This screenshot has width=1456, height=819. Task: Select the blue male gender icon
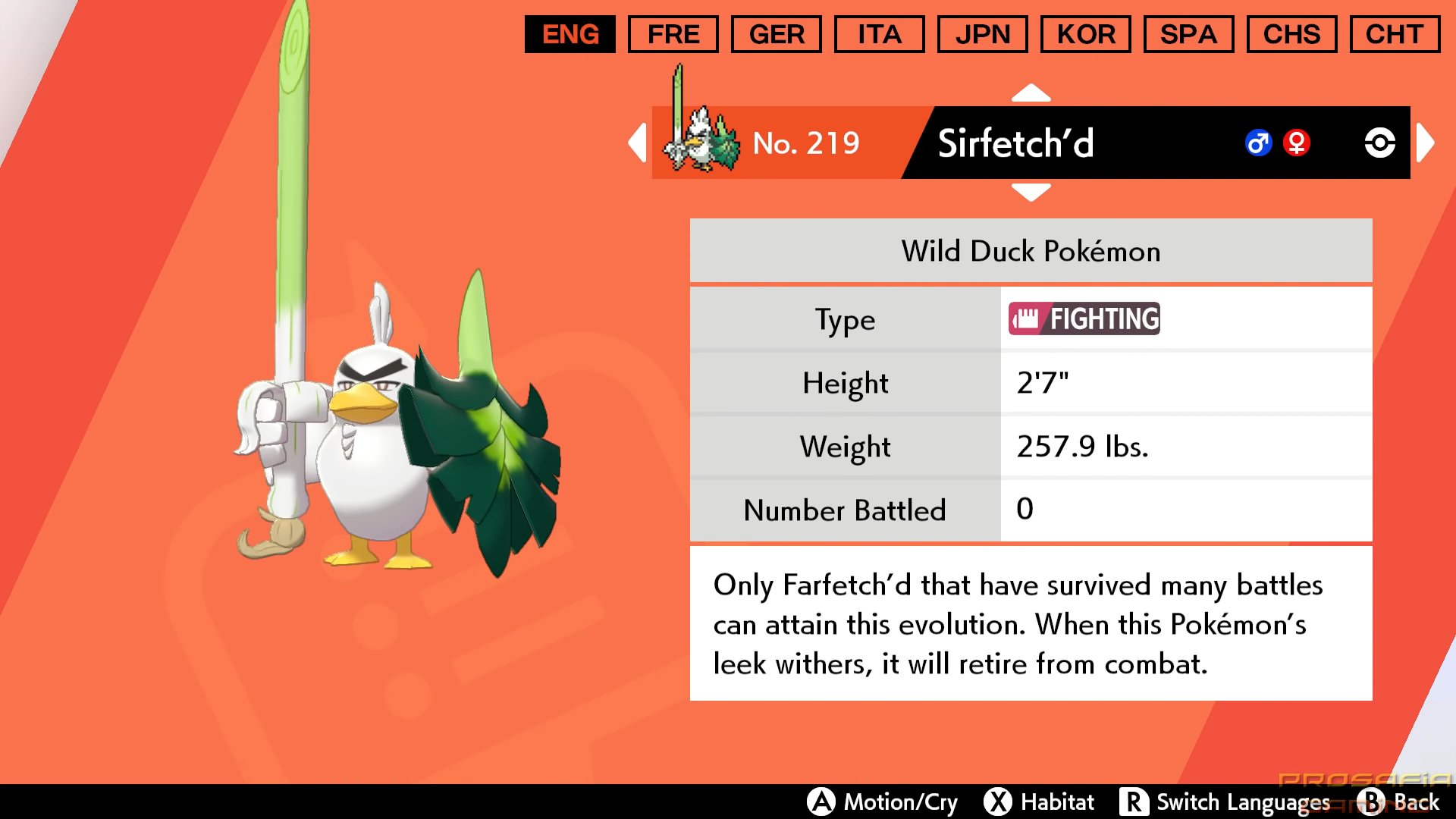click(x=1258, y=143)
